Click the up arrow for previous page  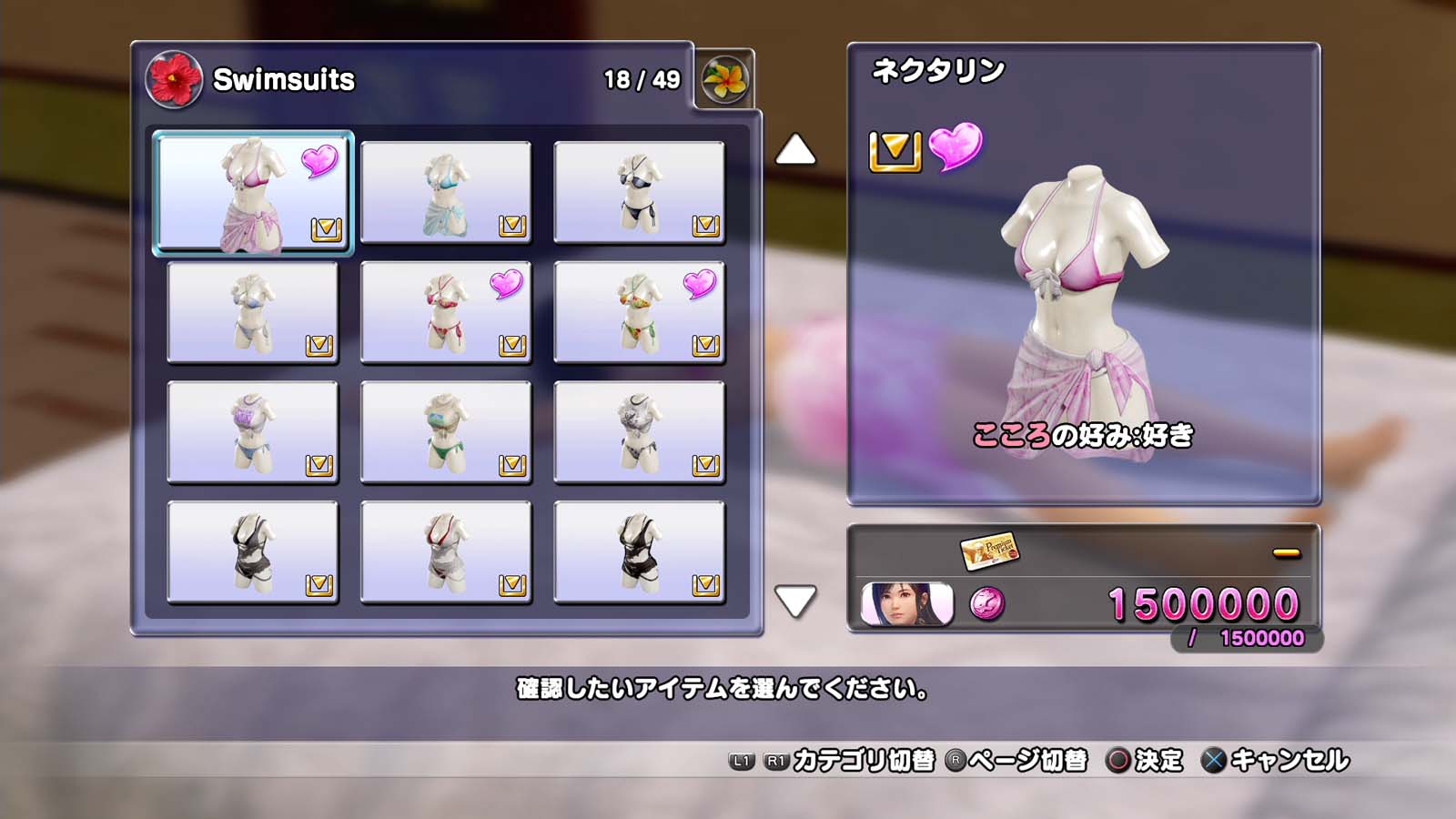[794, 150]
